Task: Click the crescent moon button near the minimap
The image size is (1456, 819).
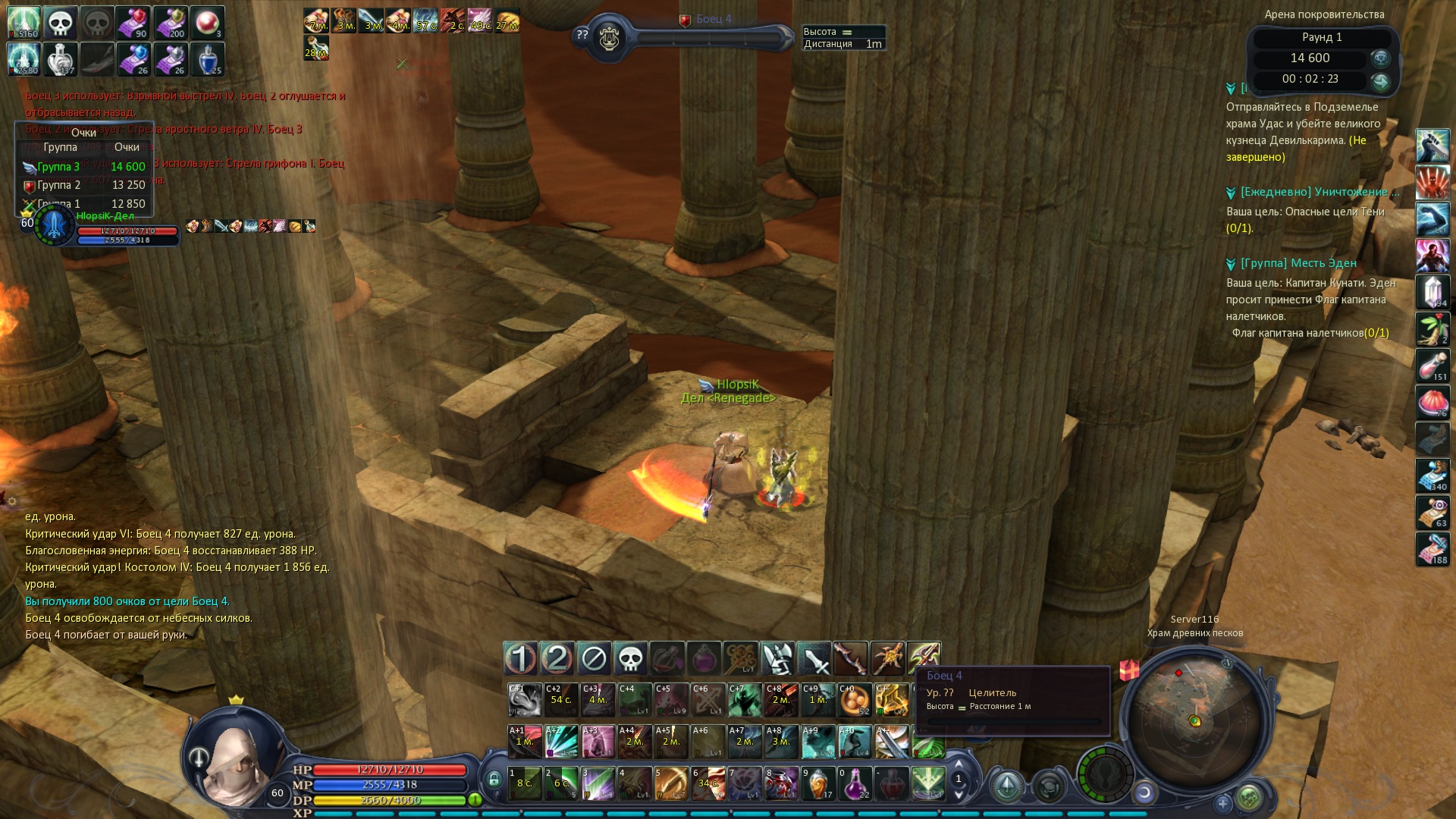Action: click(1144, 793)
